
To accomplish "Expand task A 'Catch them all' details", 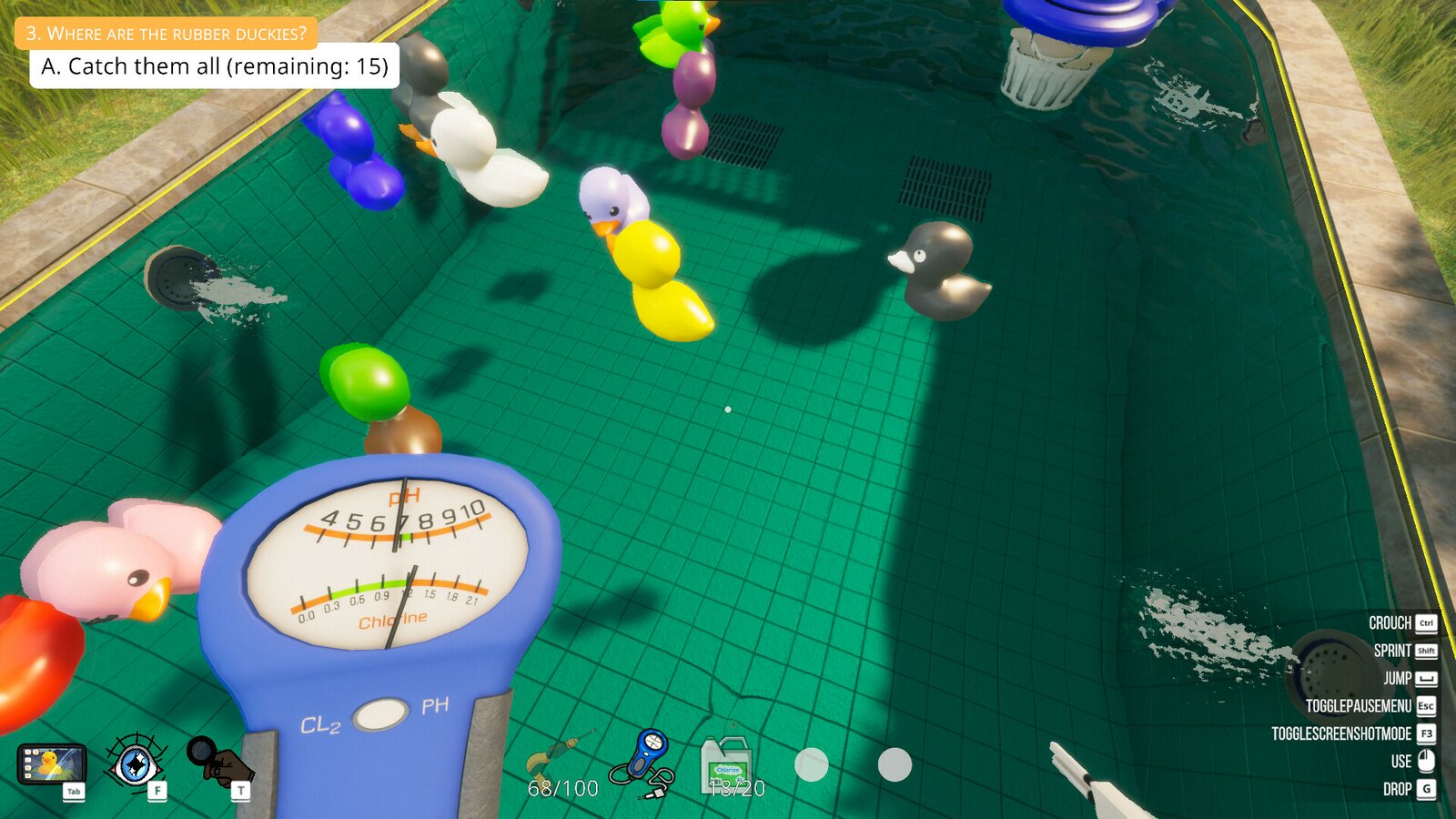I will pyautogui.click(x=215, y=66).
